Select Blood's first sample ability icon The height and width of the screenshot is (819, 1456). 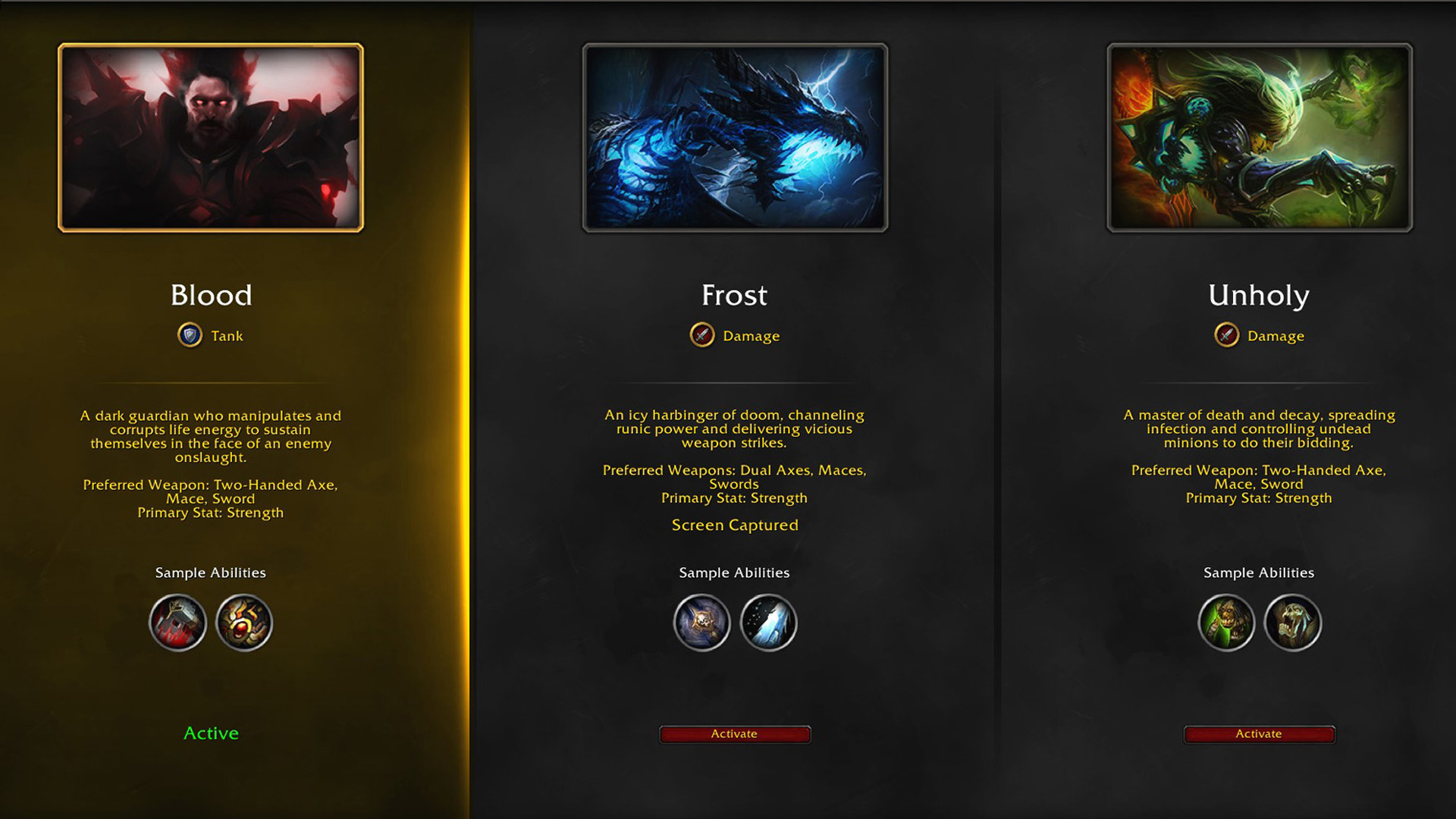(x=178, y=623)
